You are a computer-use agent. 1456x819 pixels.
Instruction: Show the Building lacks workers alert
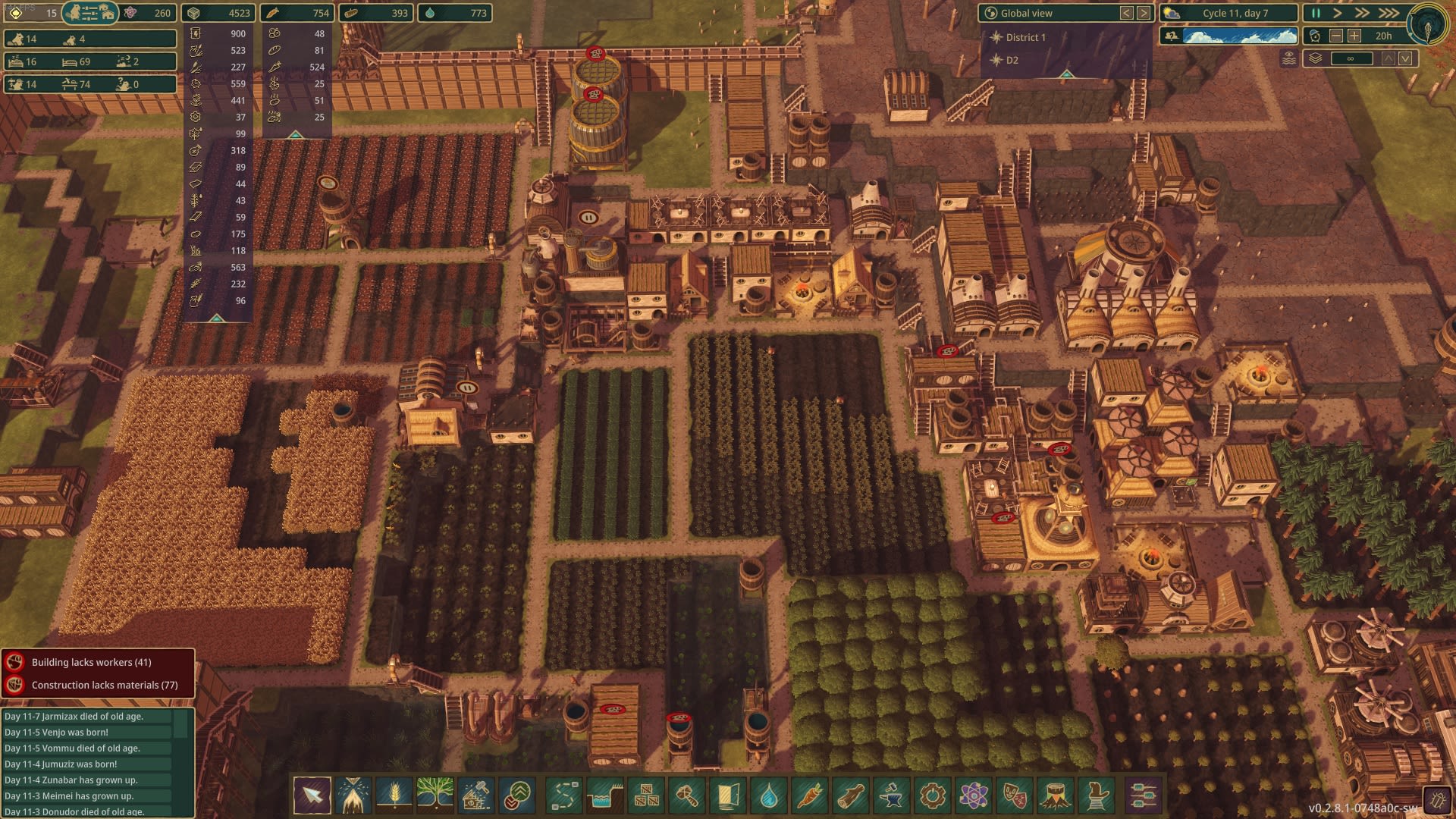[91, 662]
